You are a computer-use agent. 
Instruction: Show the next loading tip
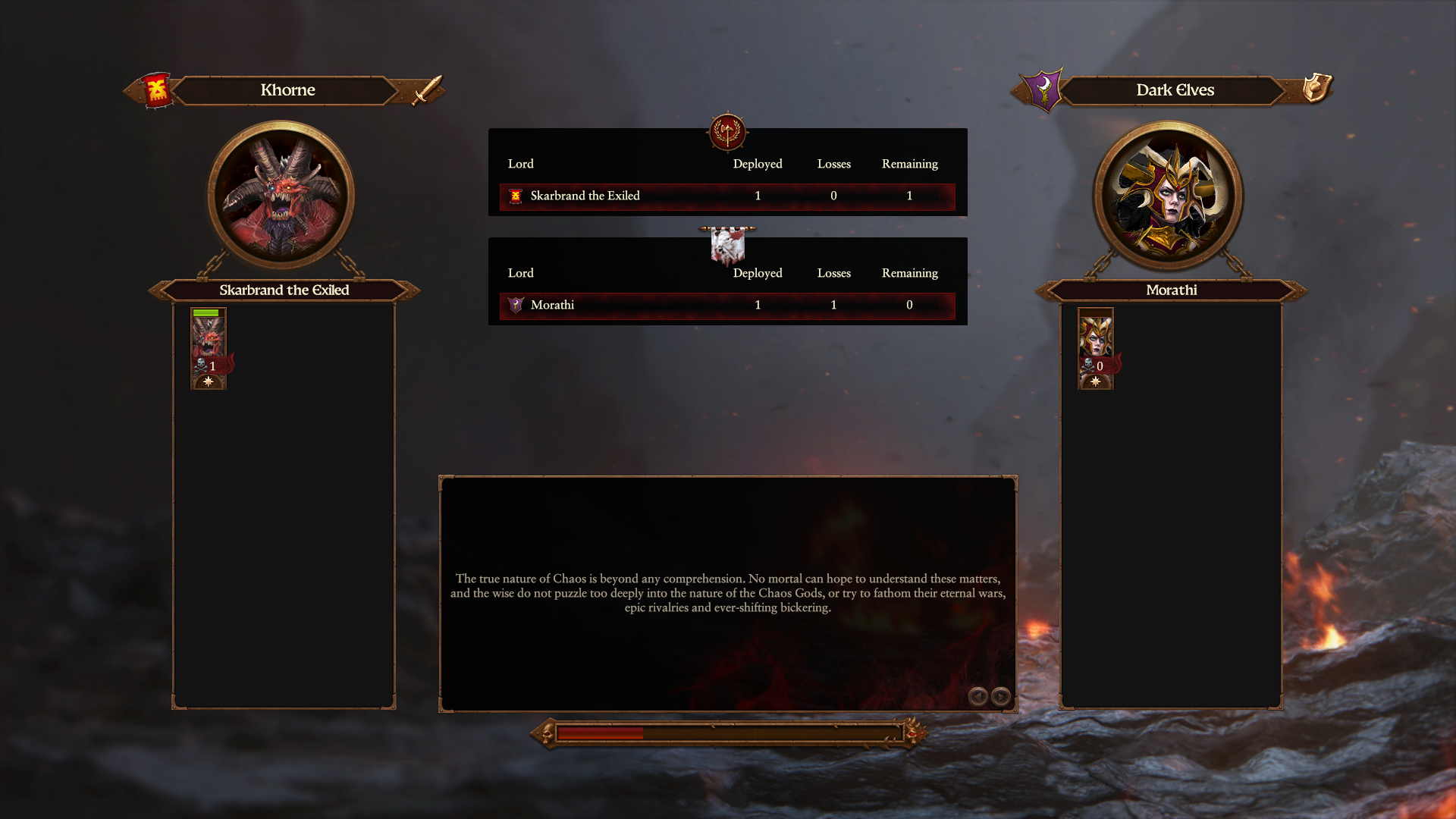point(1001,696)
